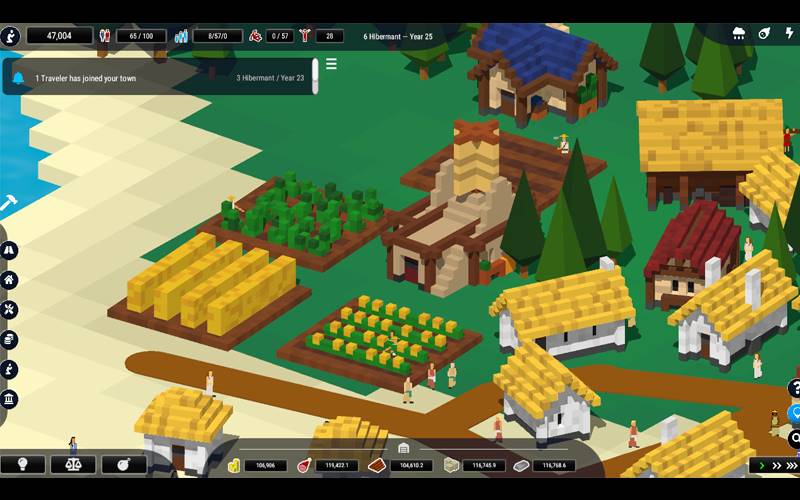The height and width of the screenshot is (500, 800).
Task: Trigger the rain cloud weather icon
Action: (739, 33)
